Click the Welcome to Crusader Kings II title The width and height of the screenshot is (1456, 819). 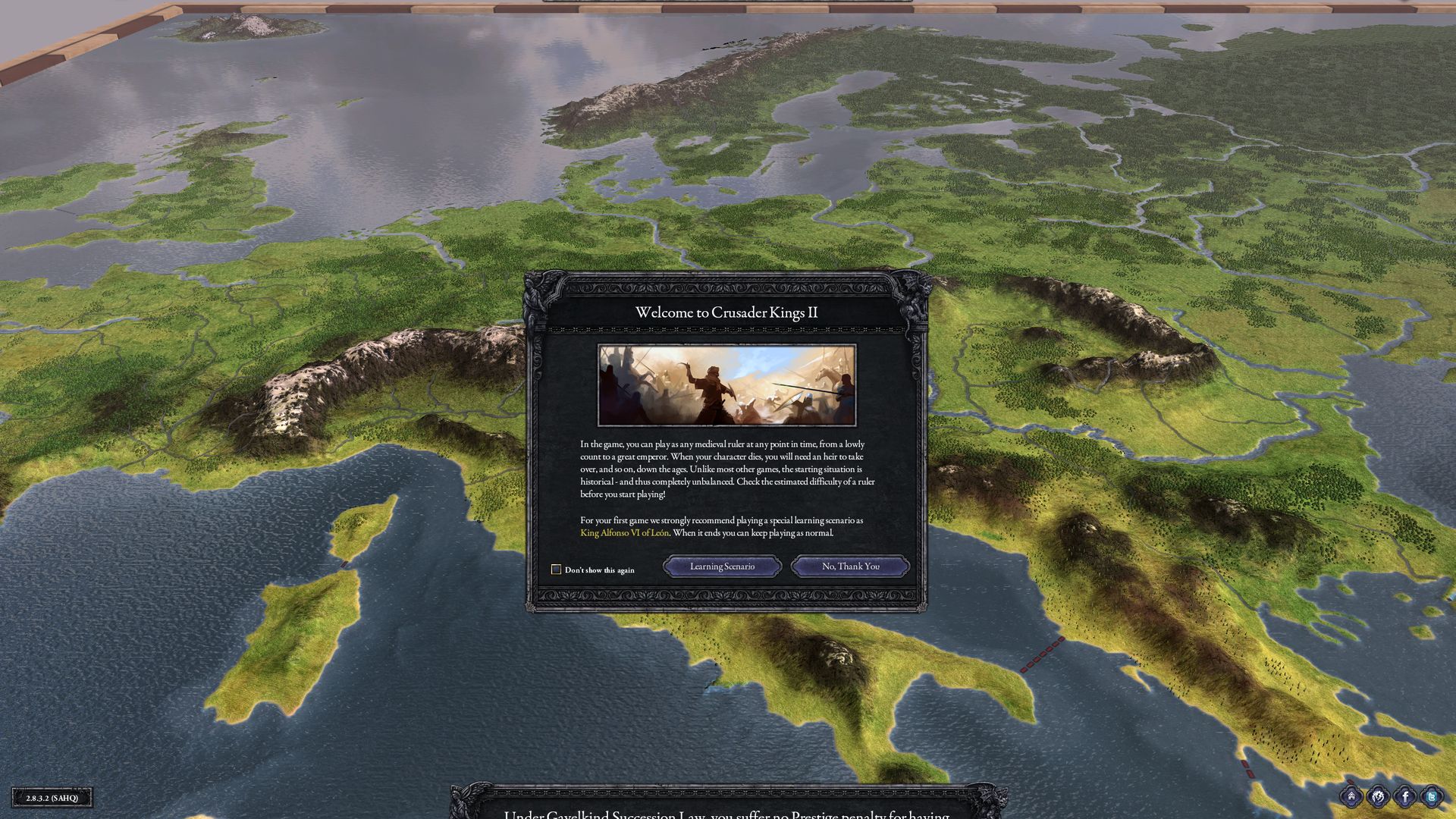click(726, 310)
